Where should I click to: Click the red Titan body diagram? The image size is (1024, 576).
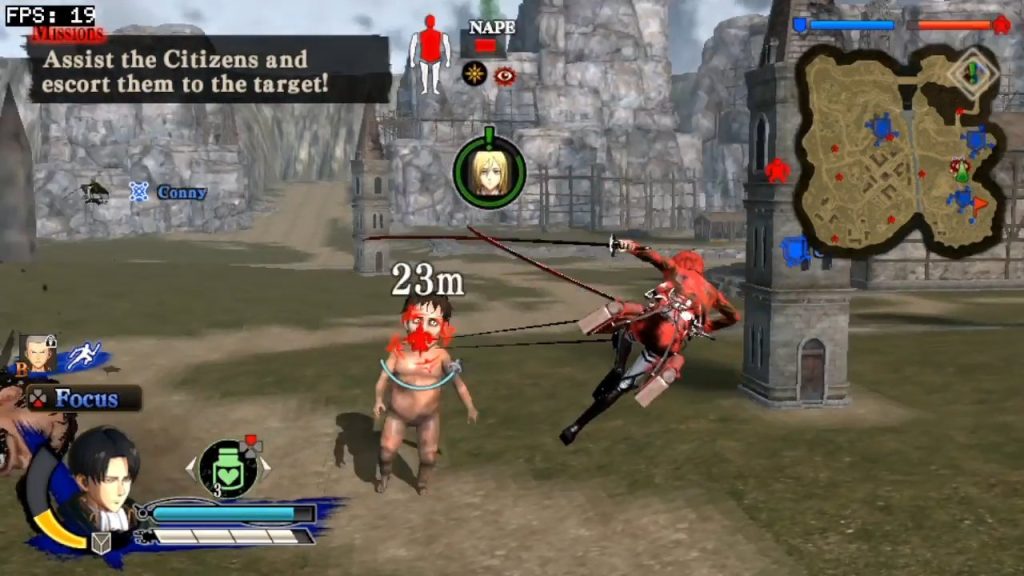[x=430, y=53]
